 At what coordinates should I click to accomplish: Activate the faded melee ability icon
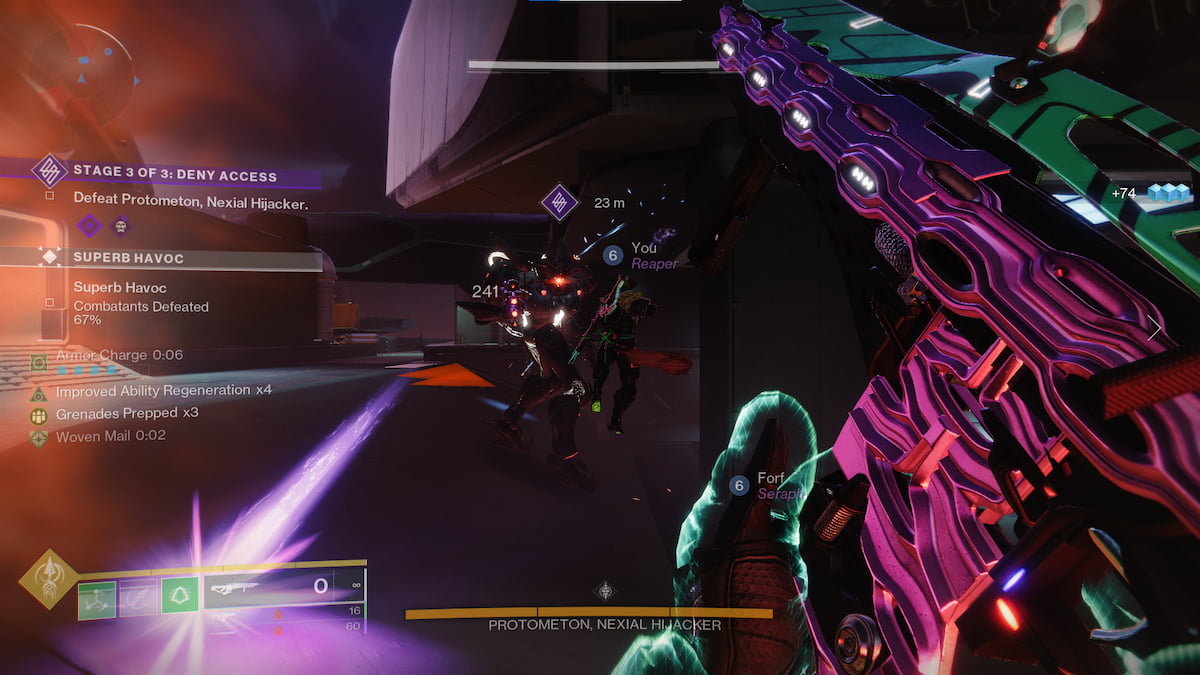click(x=138, y=599)
